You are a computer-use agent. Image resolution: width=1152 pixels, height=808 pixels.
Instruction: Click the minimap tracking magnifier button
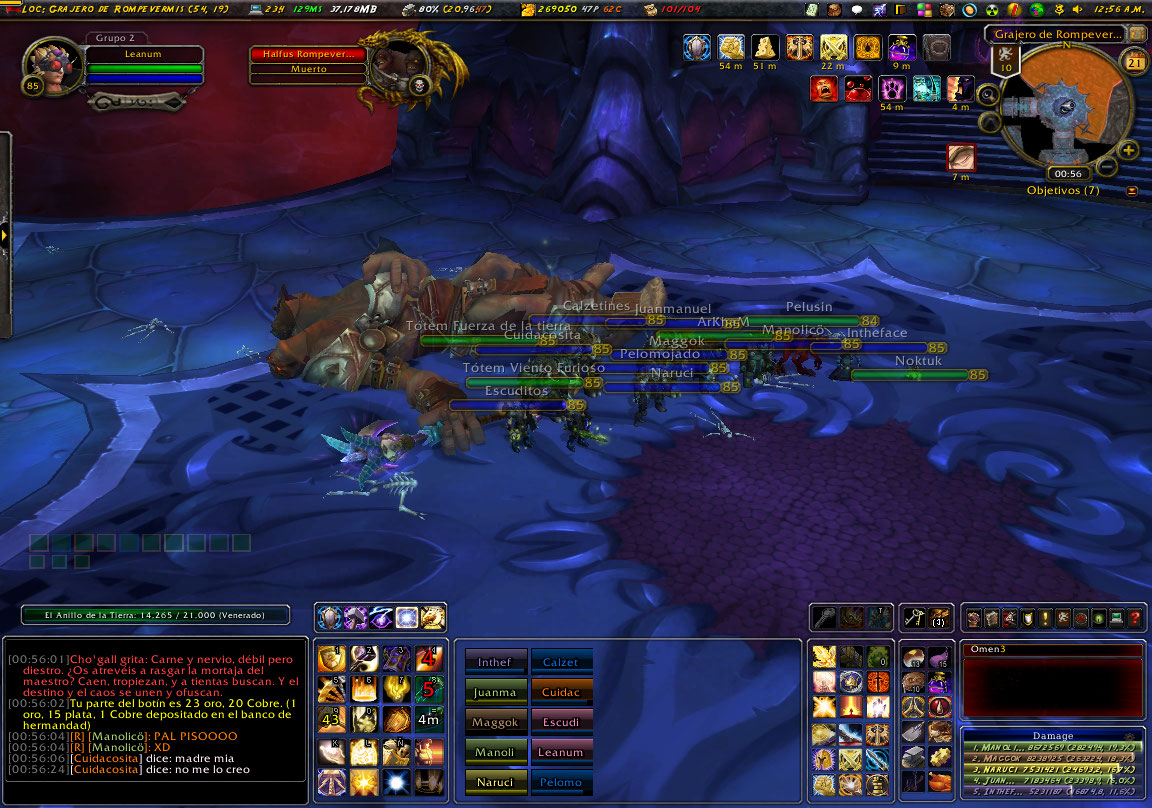pyautogui.click(x=988, y=95)
